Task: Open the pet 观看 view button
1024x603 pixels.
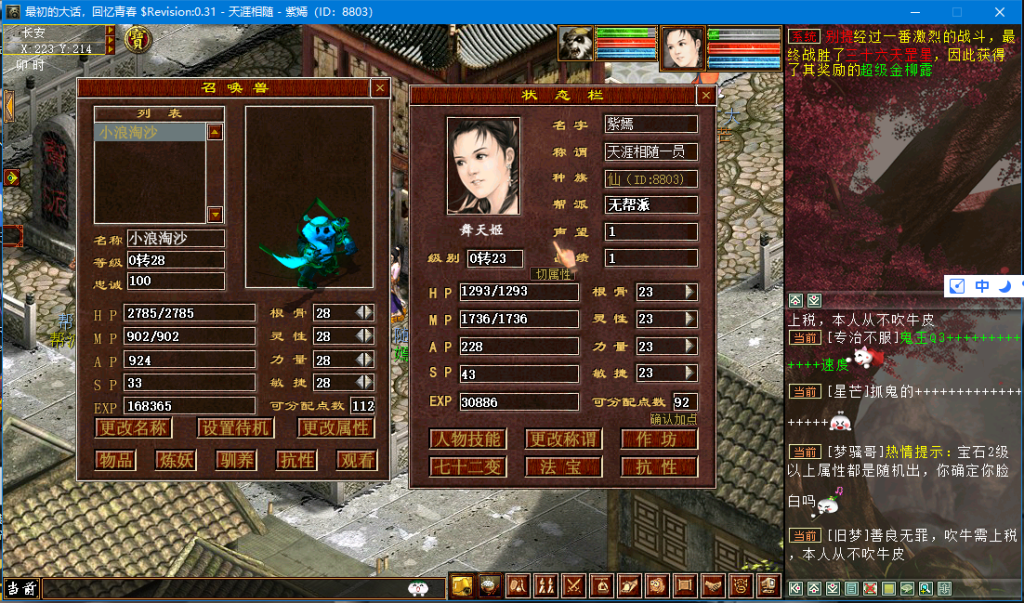Action: [357, 460]
